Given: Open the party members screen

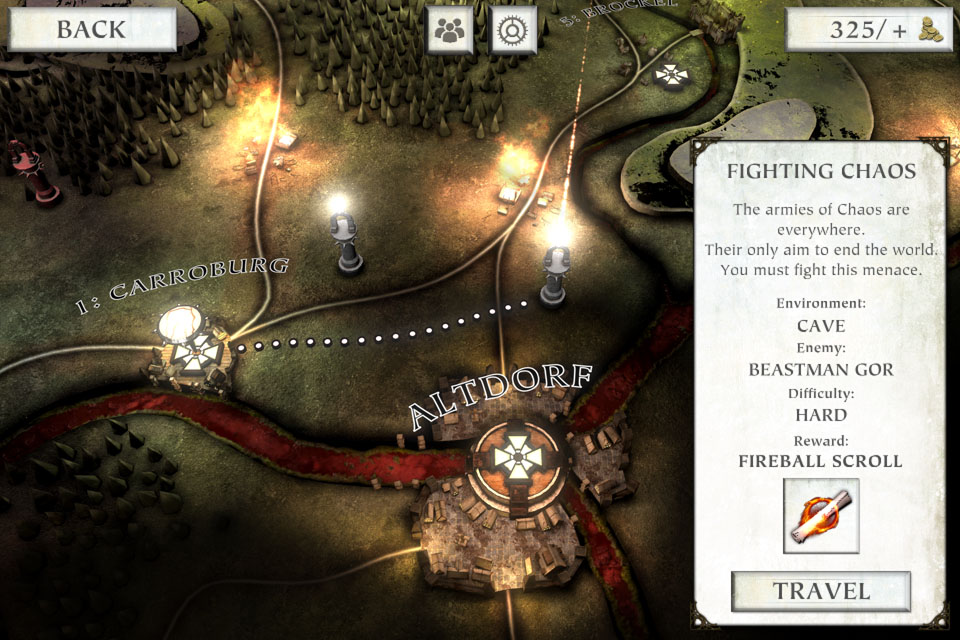Looking at the screenshot, I should point(451,30).
